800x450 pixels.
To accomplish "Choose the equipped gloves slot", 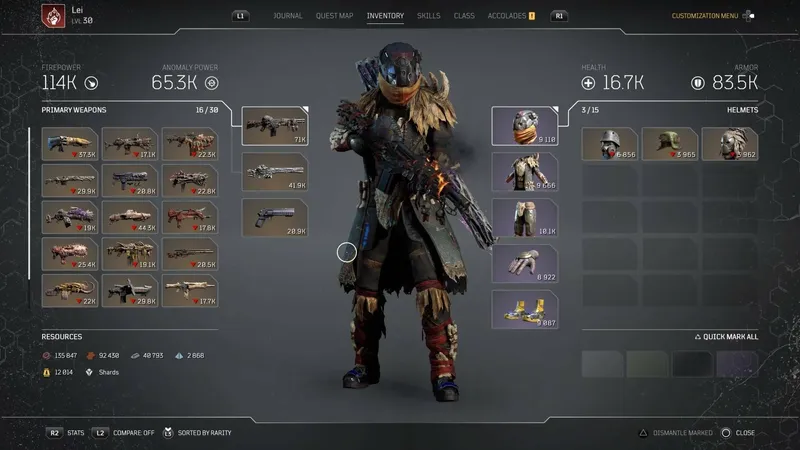I will click(525, 264).
